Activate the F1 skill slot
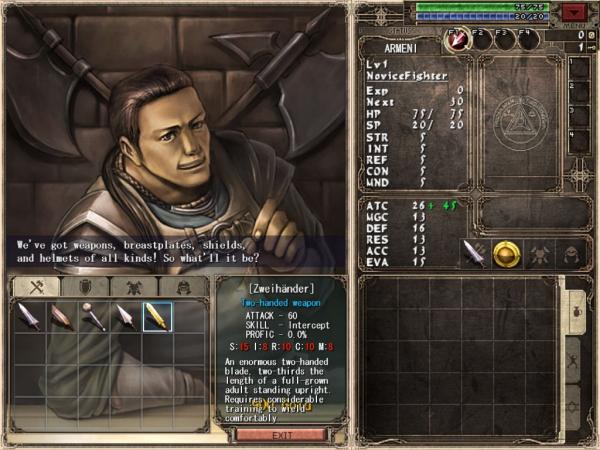 [x=459, y=38]
